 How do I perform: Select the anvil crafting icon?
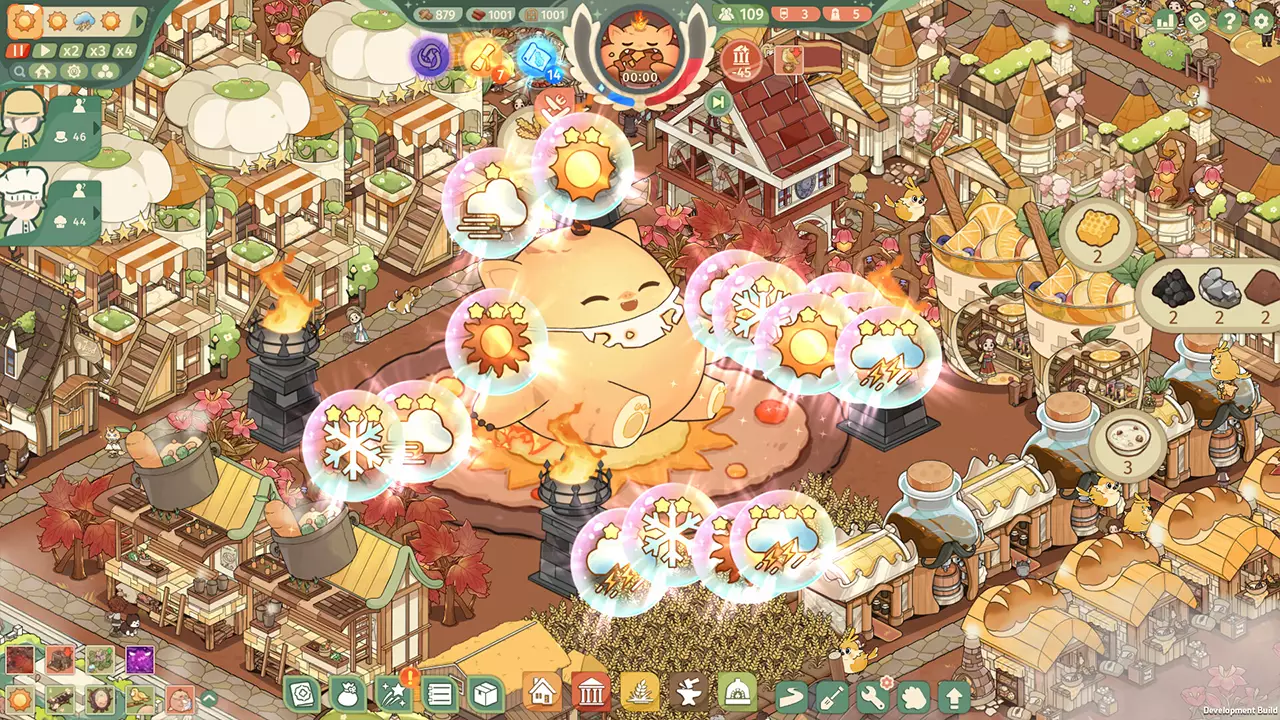pos(689,693)
